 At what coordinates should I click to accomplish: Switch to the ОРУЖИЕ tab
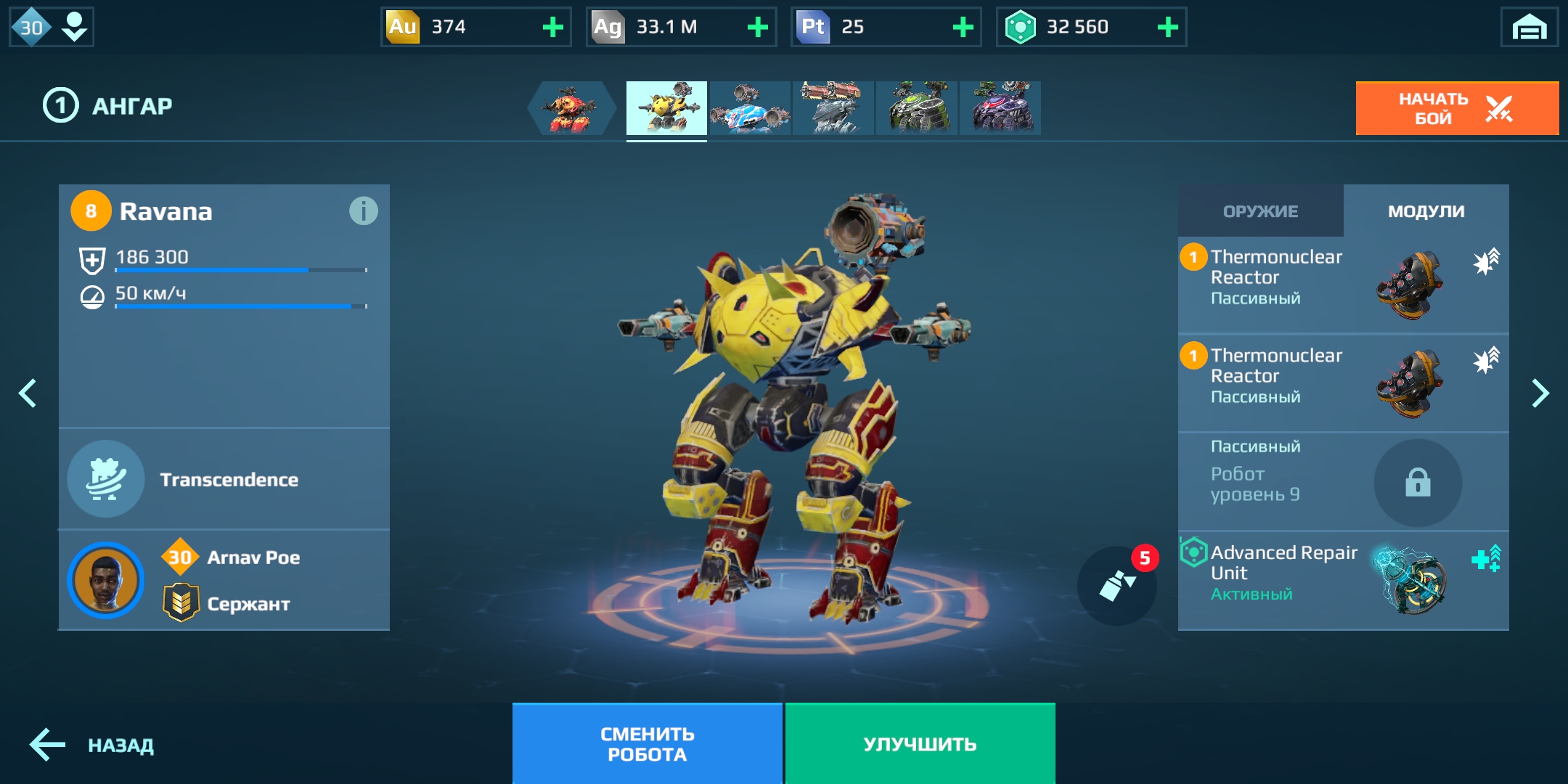pos(1260,211)
